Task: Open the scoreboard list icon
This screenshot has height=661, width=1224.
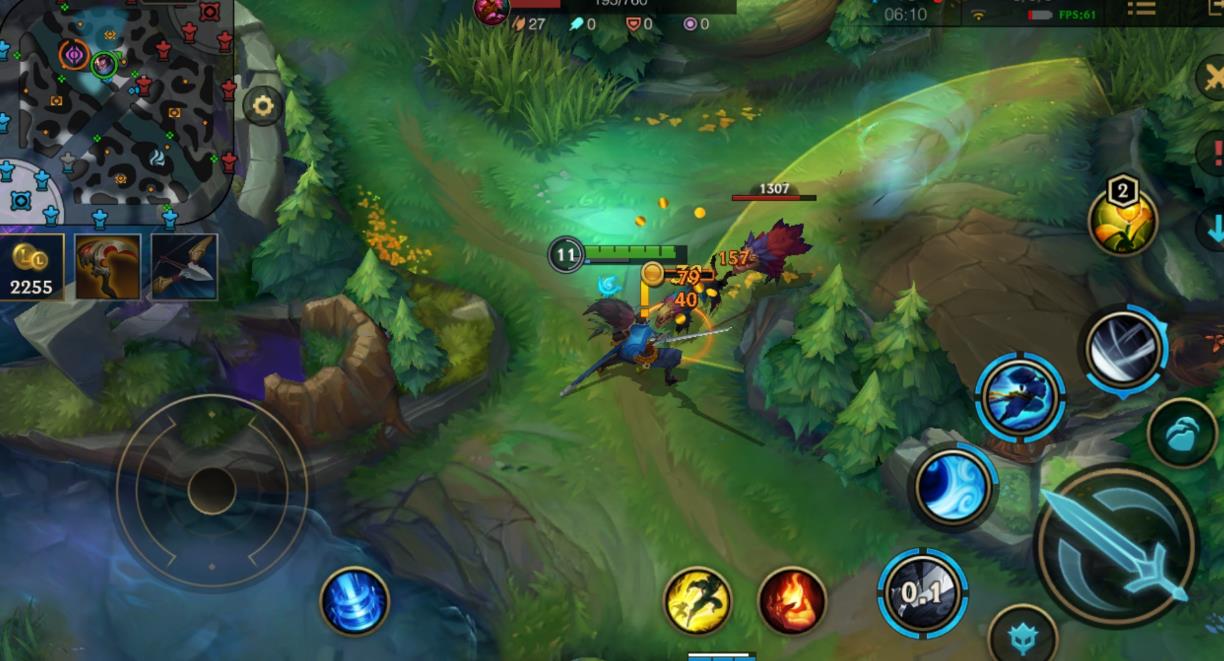Action: [1141, 9]
